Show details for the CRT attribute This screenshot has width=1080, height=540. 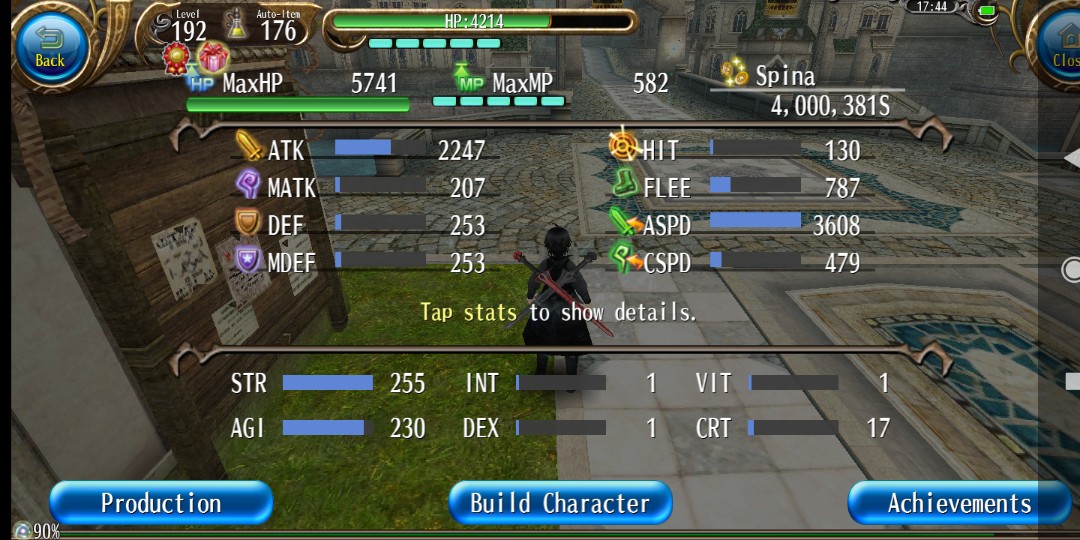click(x=792, y=428)
